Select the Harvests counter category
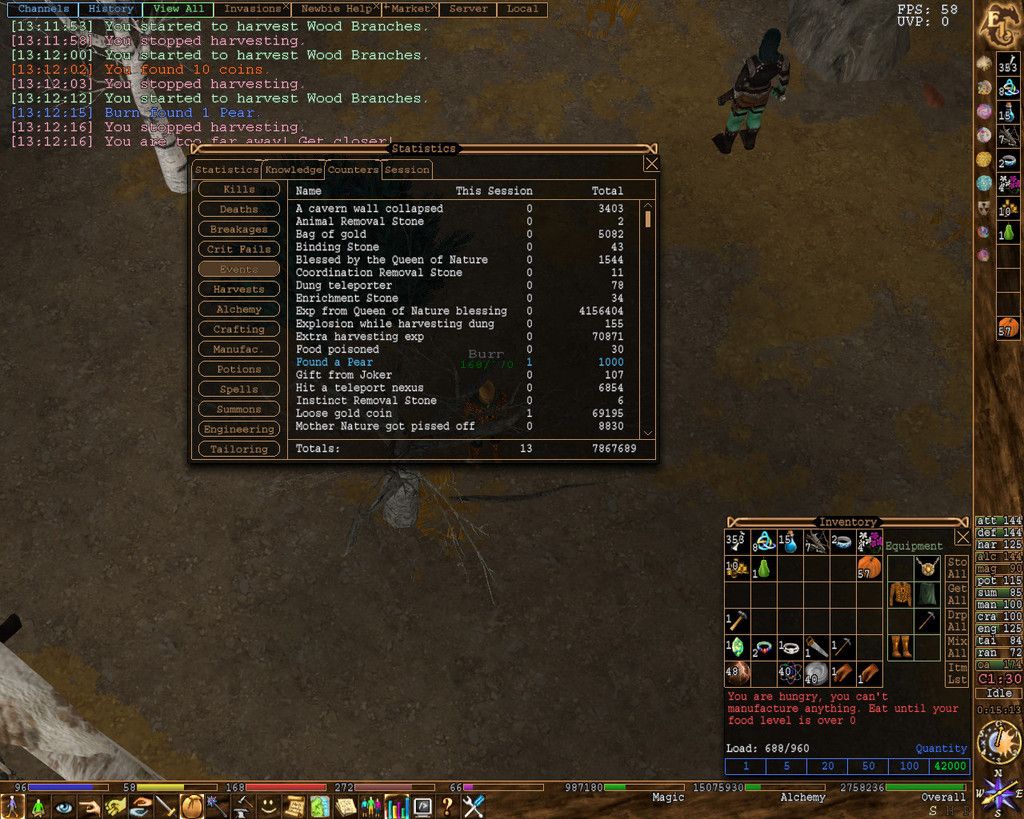 (x=239, y=289)
